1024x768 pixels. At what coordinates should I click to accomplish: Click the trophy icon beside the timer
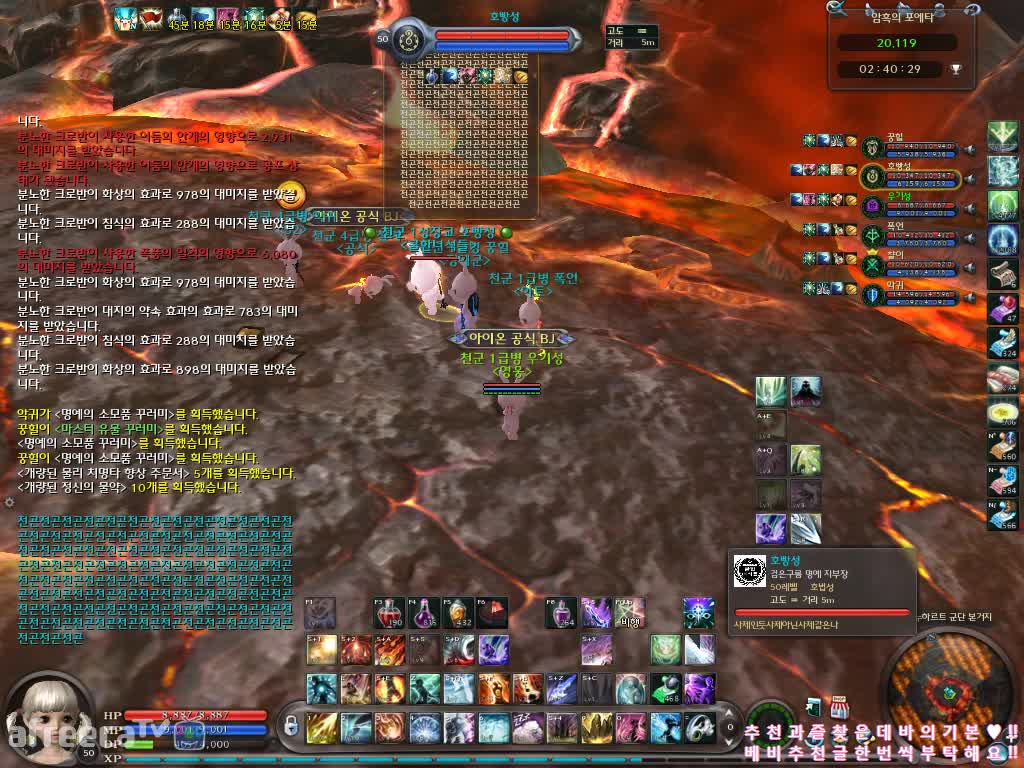pyautogui.click(x=955, y=69)
